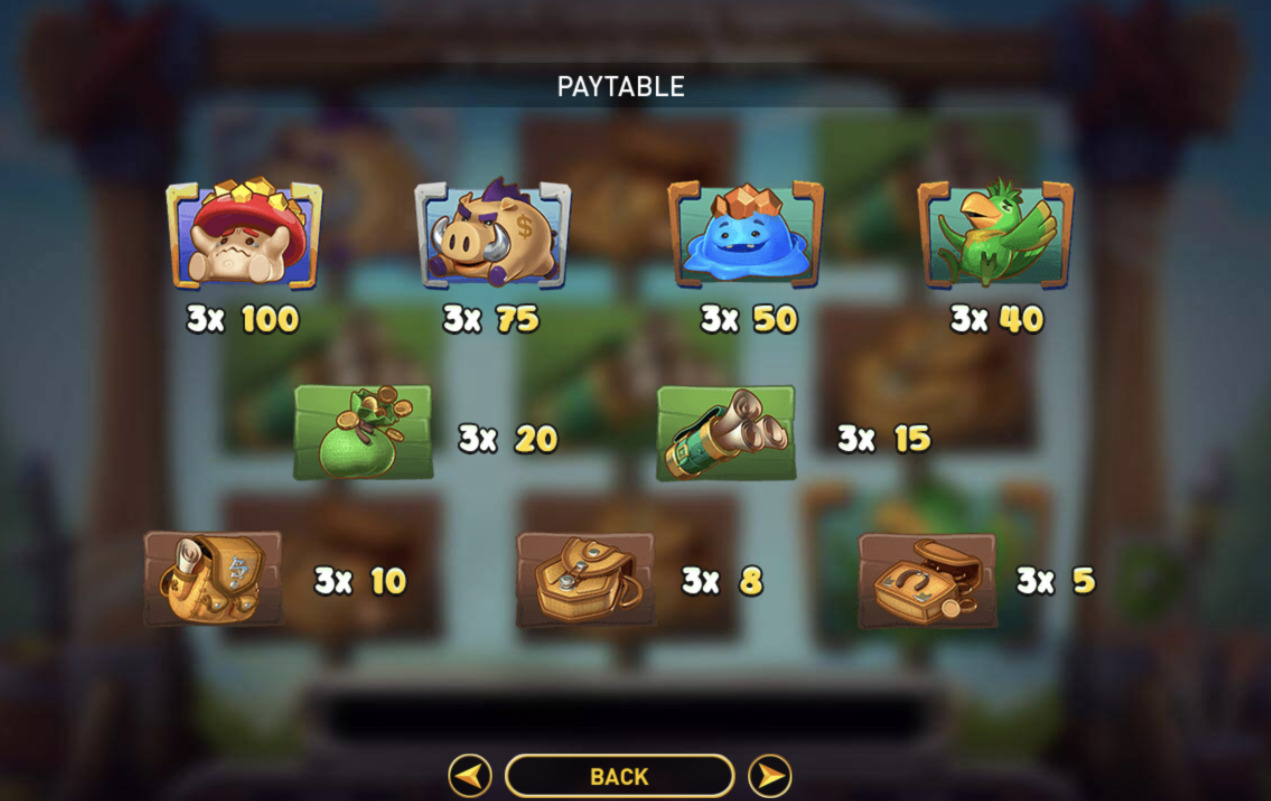Advance to the next paytable page
Viewport: 1271px width, 801px height.
click(769, 776)
